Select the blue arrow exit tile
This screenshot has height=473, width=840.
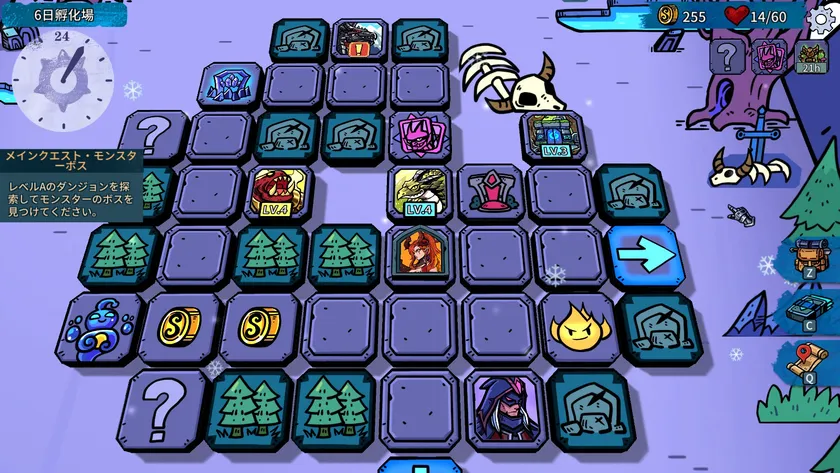[x=643, y=254]
